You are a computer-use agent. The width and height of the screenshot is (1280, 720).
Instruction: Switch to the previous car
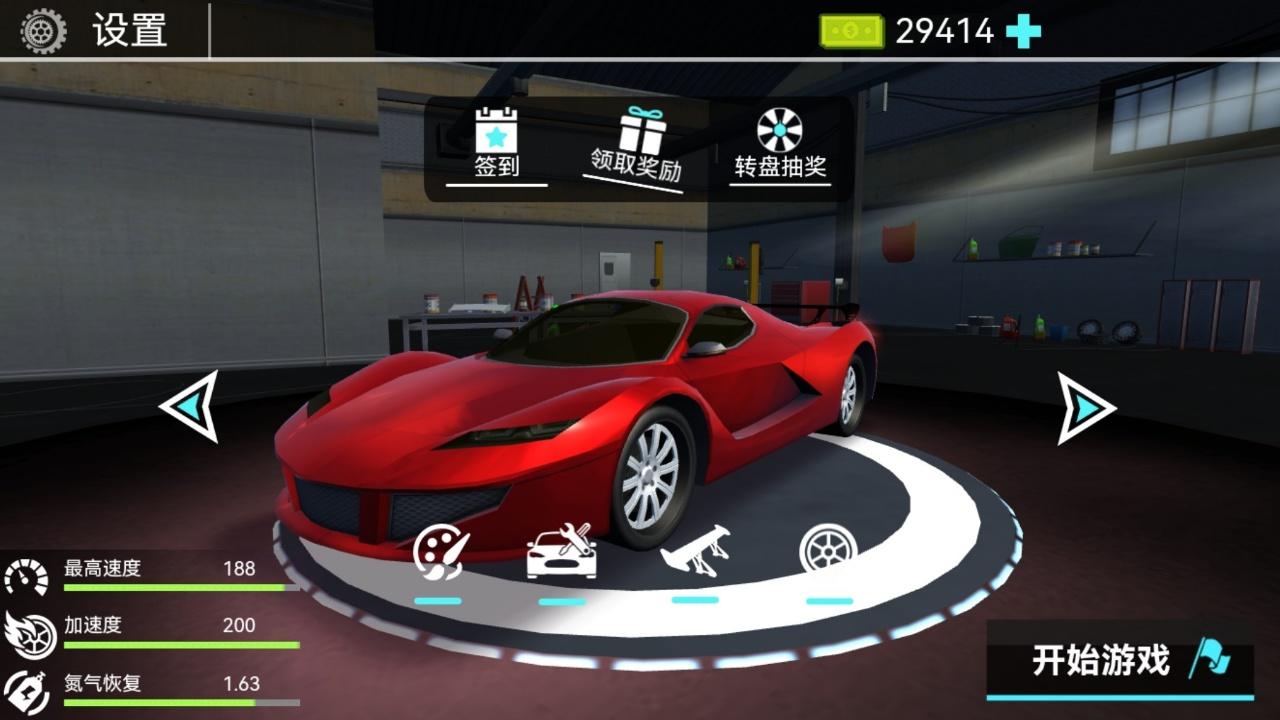click(x=190, y=406)
